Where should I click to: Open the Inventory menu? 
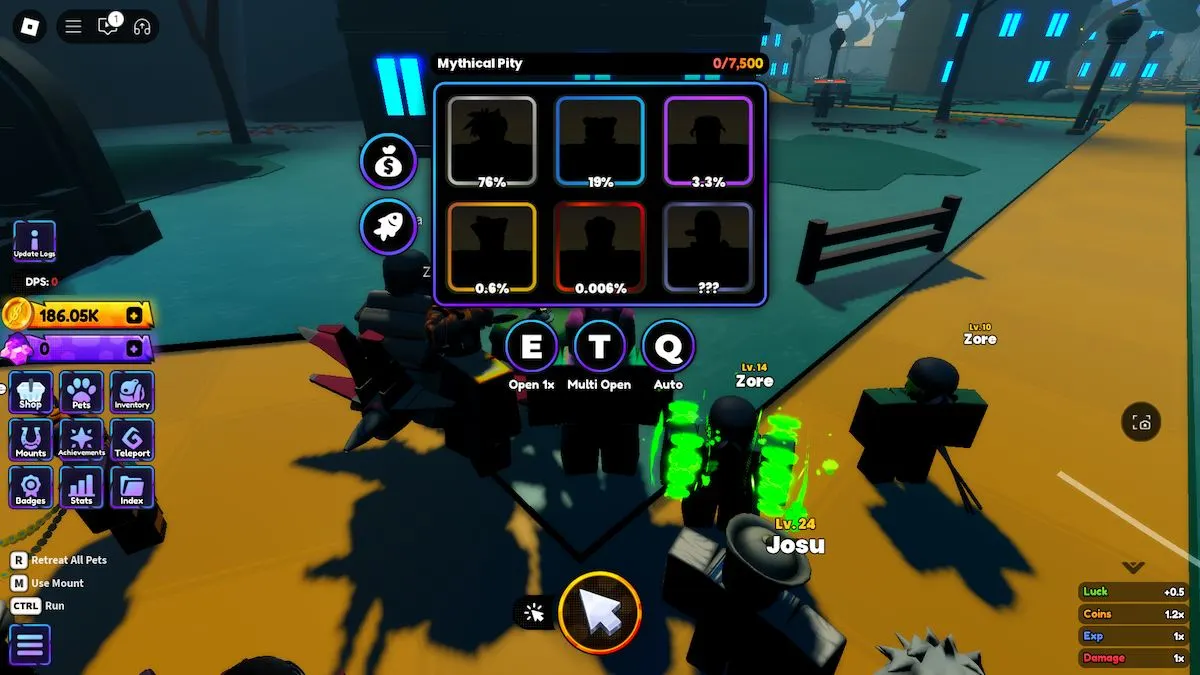coord(132,392)
